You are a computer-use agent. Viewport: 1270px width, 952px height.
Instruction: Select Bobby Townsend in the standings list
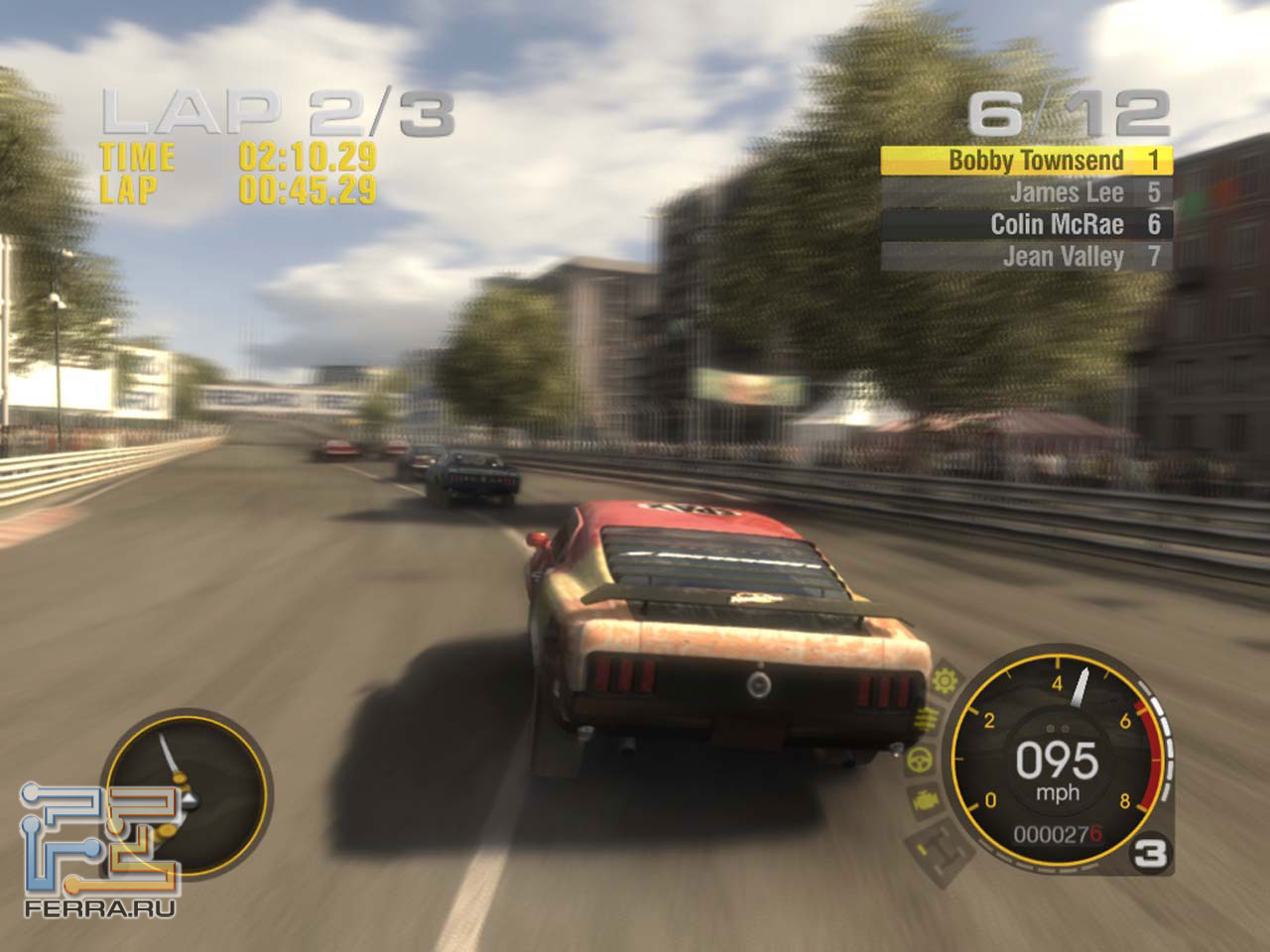(x=1027, y=161)
